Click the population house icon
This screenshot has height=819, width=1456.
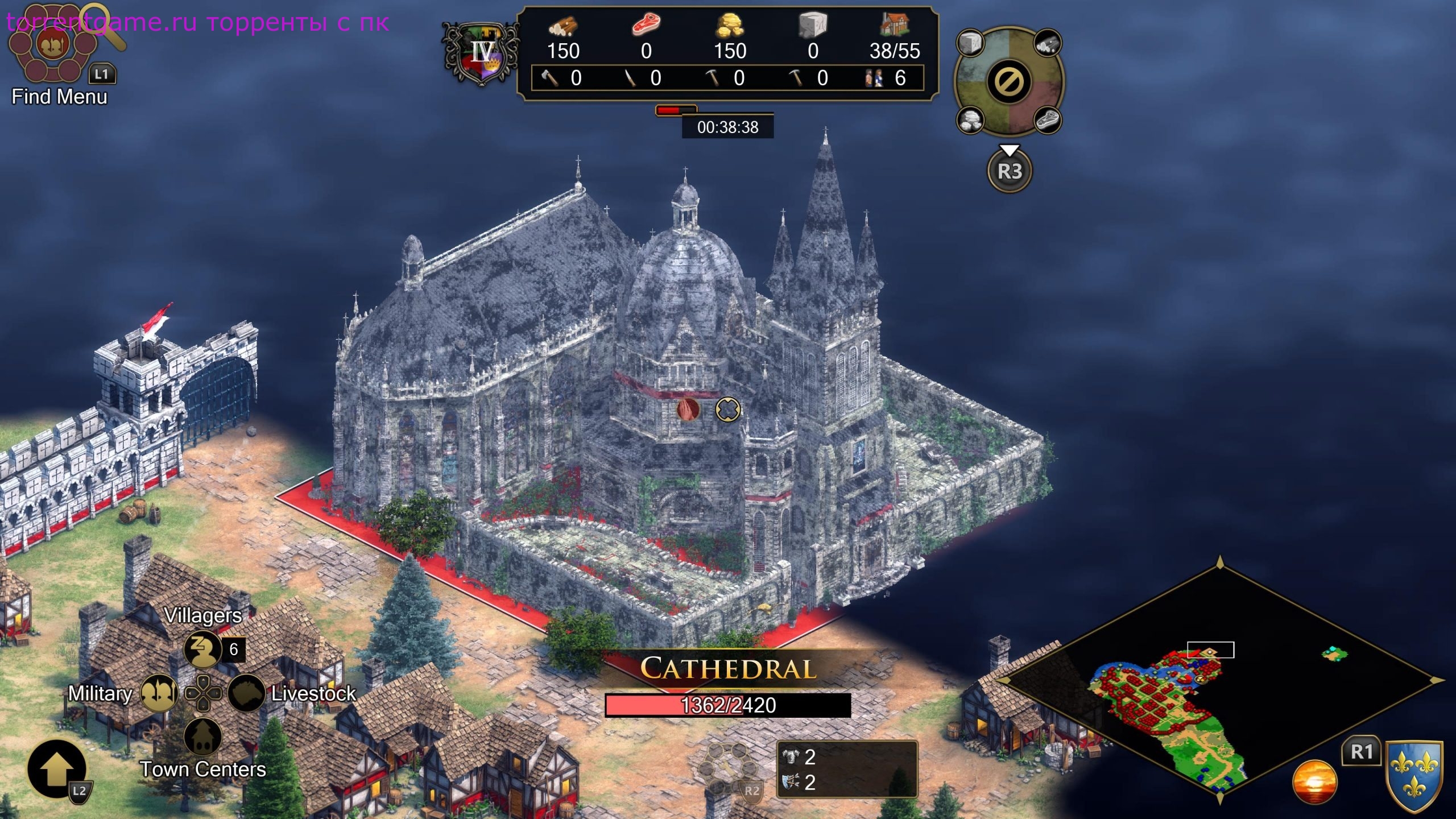(894, 25)
